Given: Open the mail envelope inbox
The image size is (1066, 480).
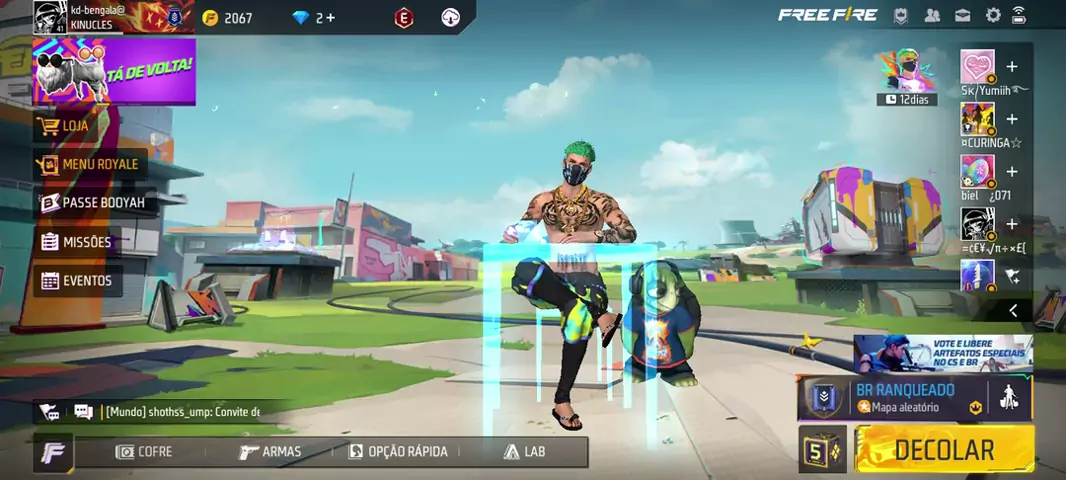Looking at the screenshot, I should pyautogui.click(x=963, y=15).
